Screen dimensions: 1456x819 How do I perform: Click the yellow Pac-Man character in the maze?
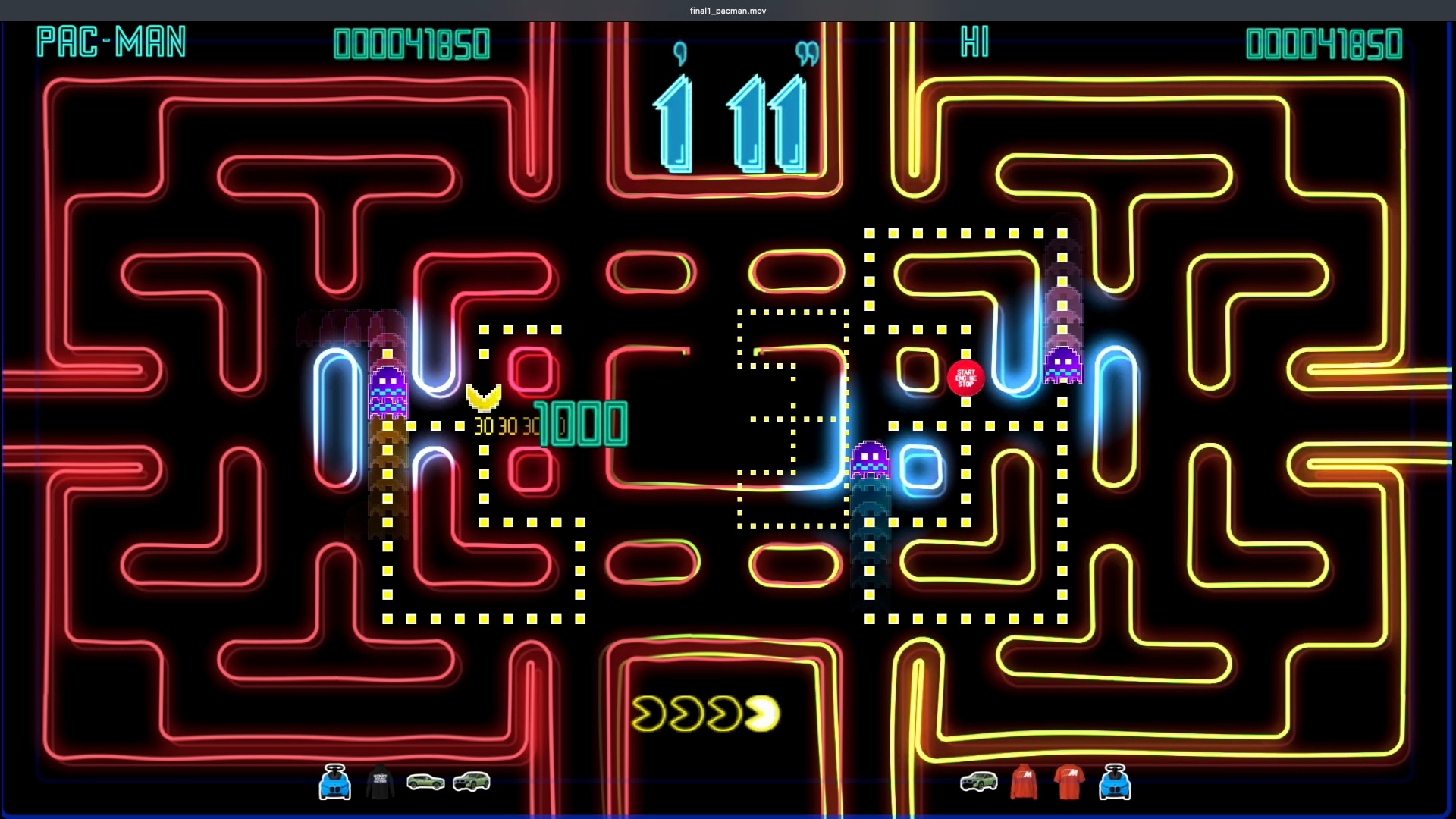point(482,398)
